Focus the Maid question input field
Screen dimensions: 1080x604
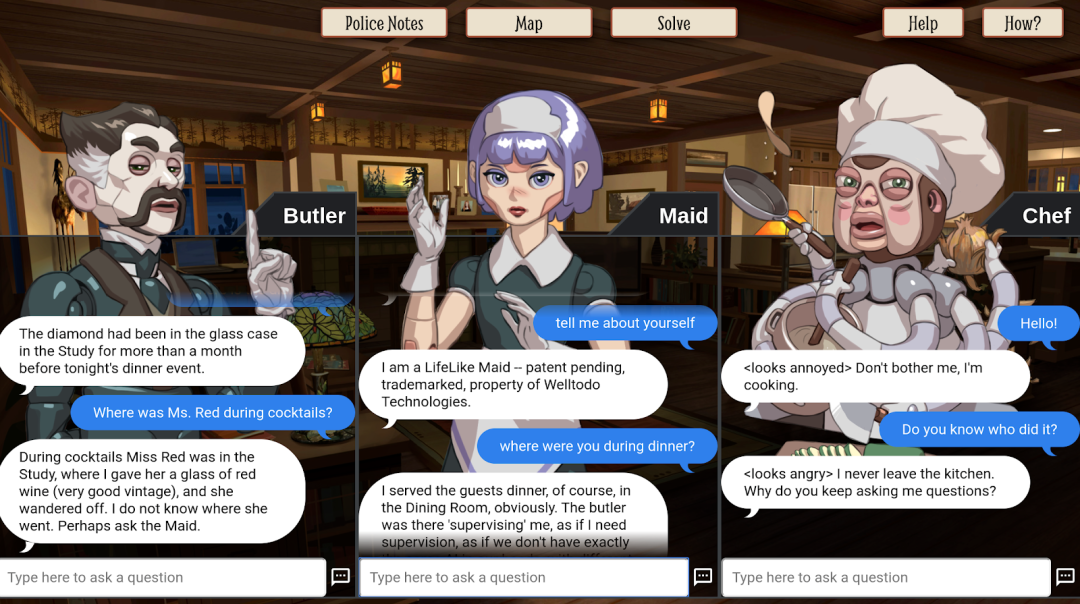(524, 577)
